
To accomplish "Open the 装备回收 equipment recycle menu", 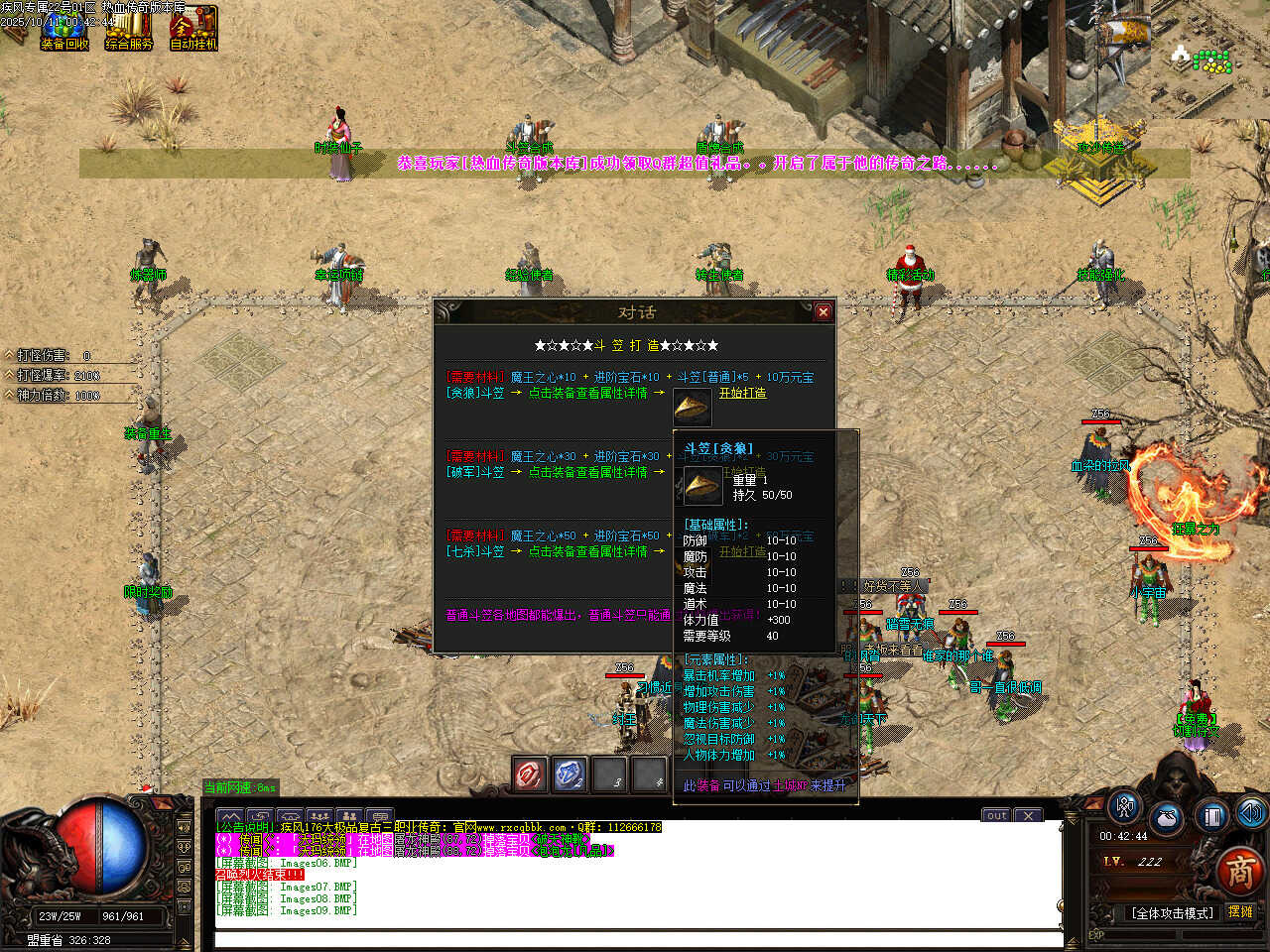I will pos(64,28).
